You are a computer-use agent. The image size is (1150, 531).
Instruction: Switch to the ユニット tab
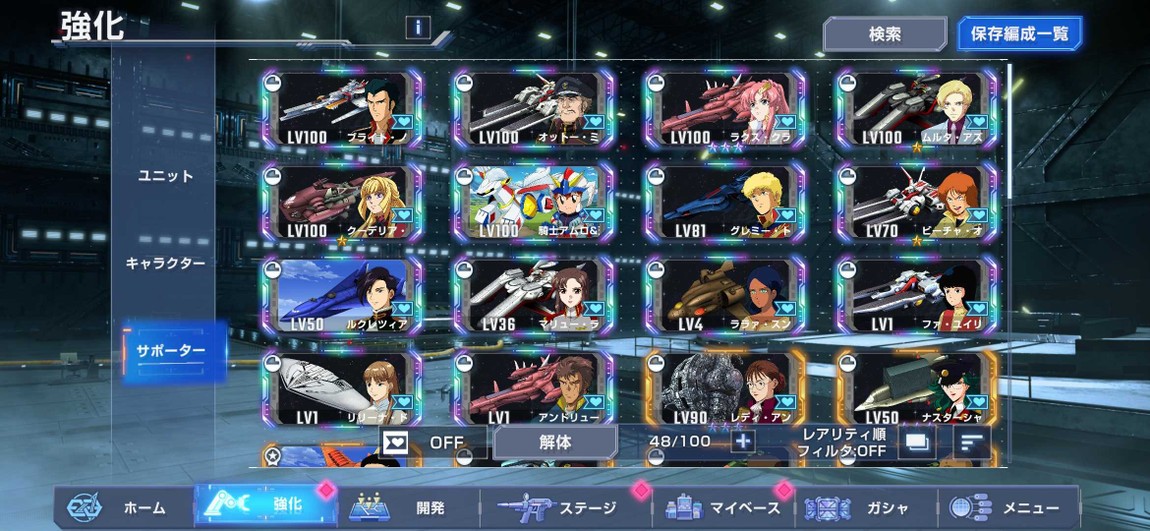pos(166,176)
